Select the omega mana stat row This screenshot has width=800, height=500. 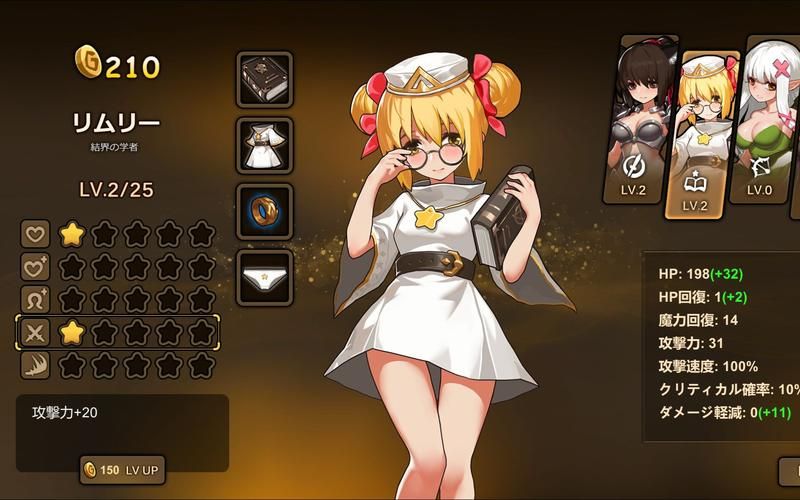pyautogui.click(x=118, y=300)
